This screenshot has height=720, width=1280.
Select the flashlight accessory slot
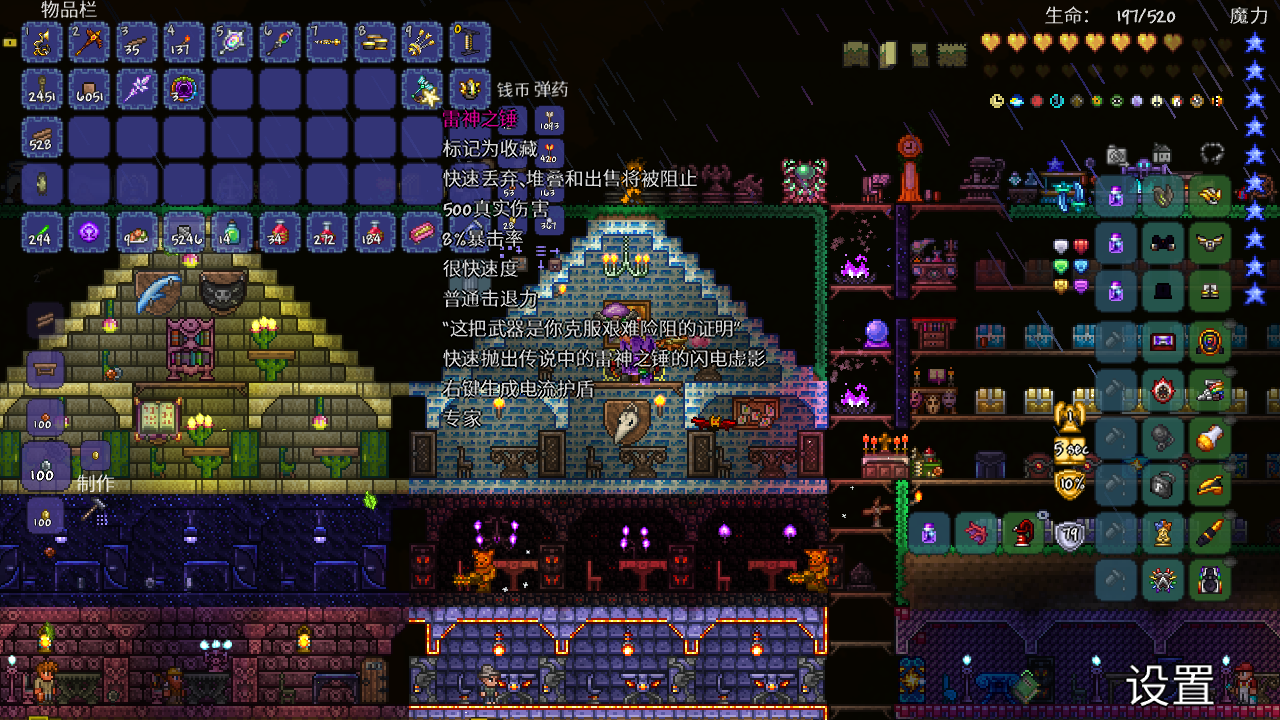pyautogui.click(x=1210, y=437)
